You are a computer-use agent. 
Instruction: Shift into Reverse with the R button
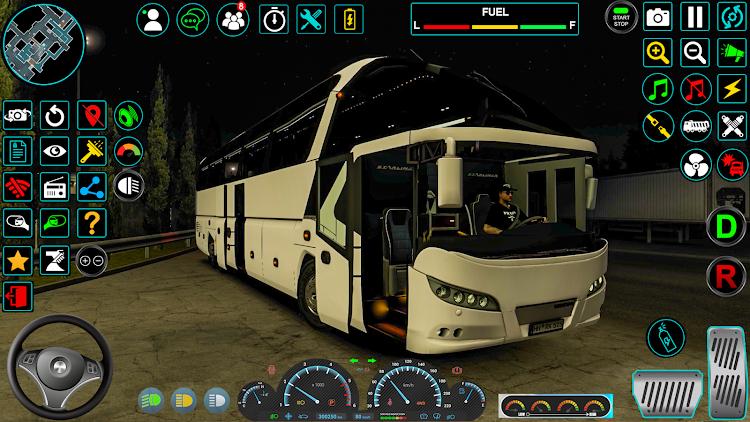click(x=726, y=275)
